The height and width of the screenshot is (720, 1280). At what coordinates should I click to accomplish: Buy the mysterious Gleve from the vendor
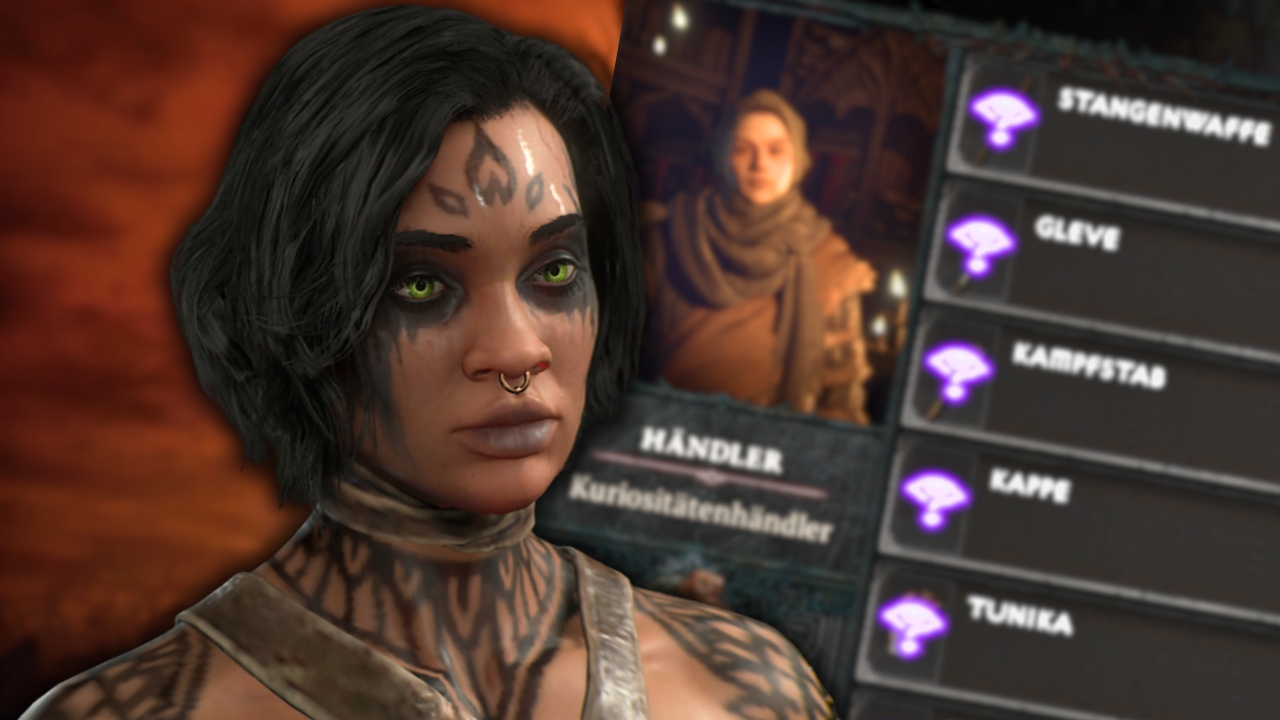tap(1100, 240)
